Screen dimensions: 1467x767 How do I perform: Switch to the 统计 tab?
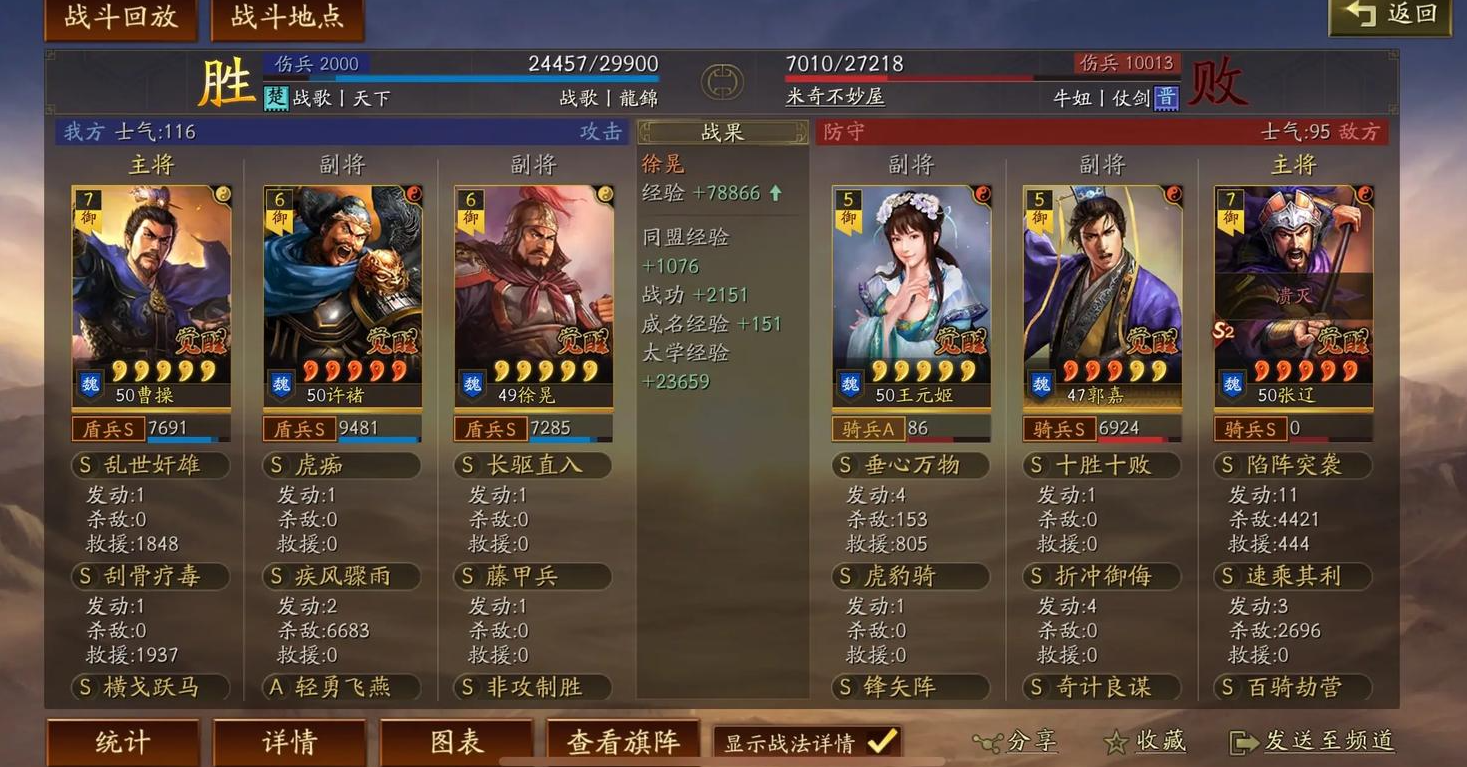pyautogui.click(x=122, y=742)
